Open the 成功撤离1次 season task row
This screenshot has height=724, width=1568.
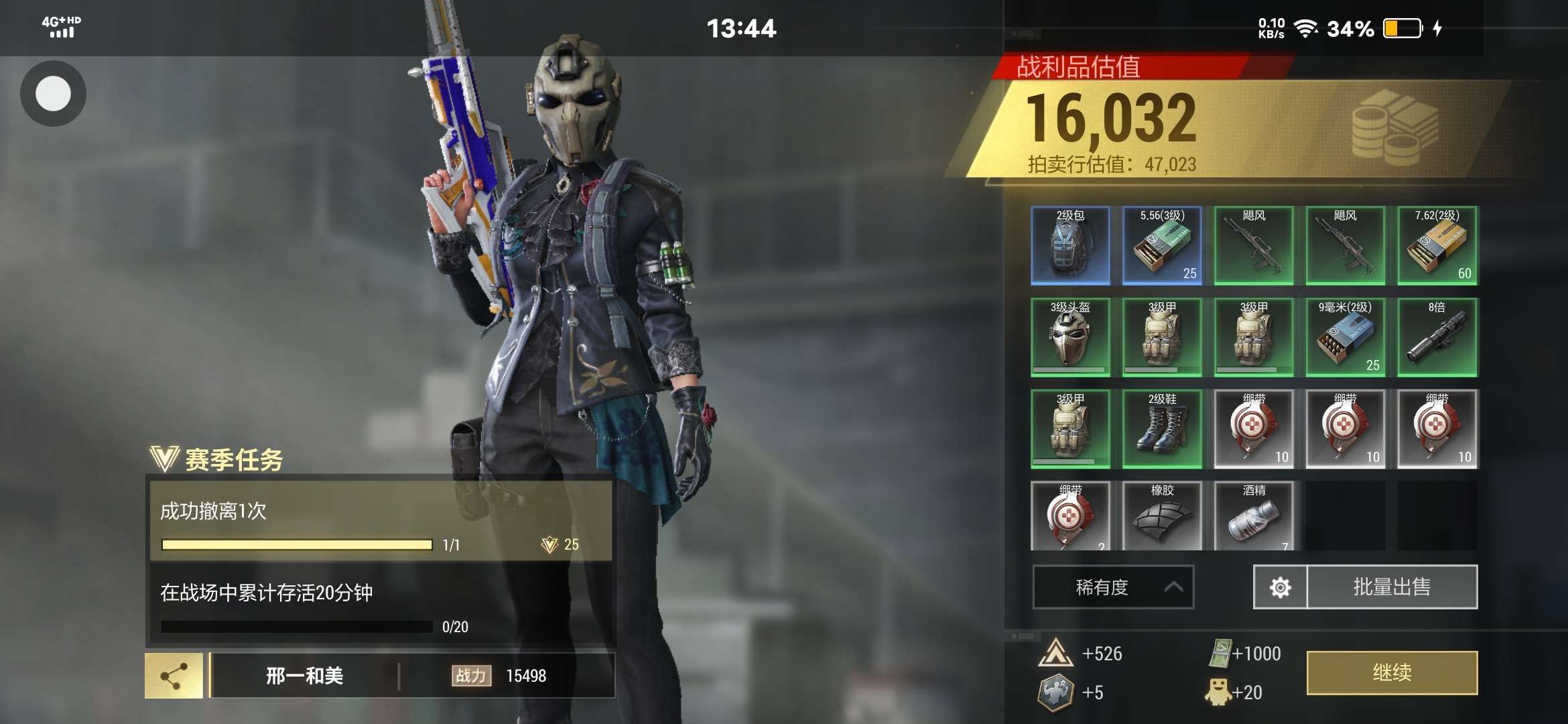coord(380,520)
